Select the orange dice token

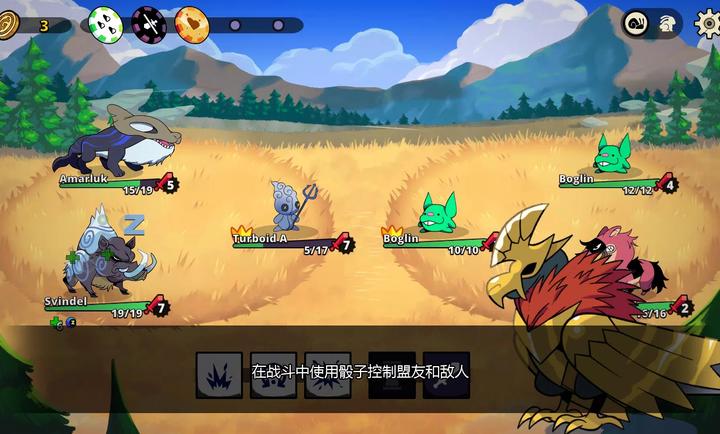click(x=191, y=22)
